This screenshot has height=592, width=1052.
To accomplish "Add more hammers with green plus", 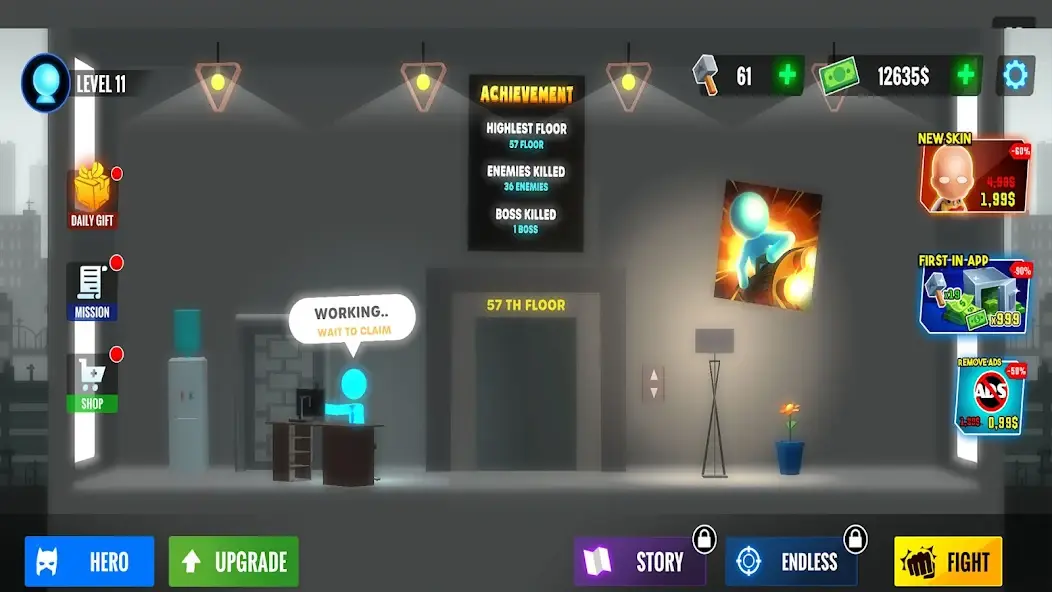I will coord(788,76).
